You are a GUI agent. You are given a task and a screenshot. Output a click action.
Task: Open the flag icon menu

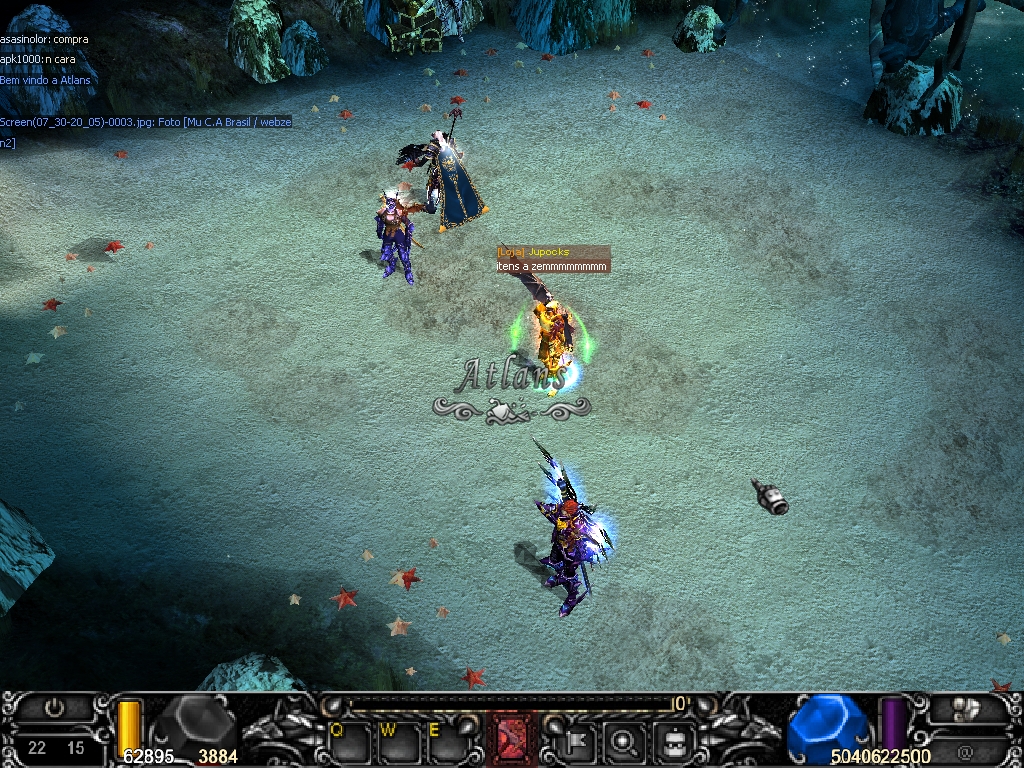579,741
